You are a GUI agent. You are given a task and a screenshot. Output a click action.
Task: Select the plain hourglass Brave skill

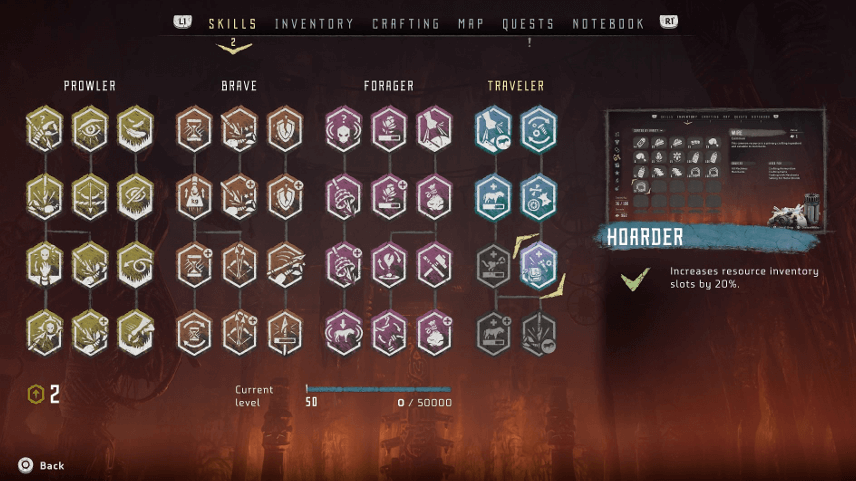(194, 129)
